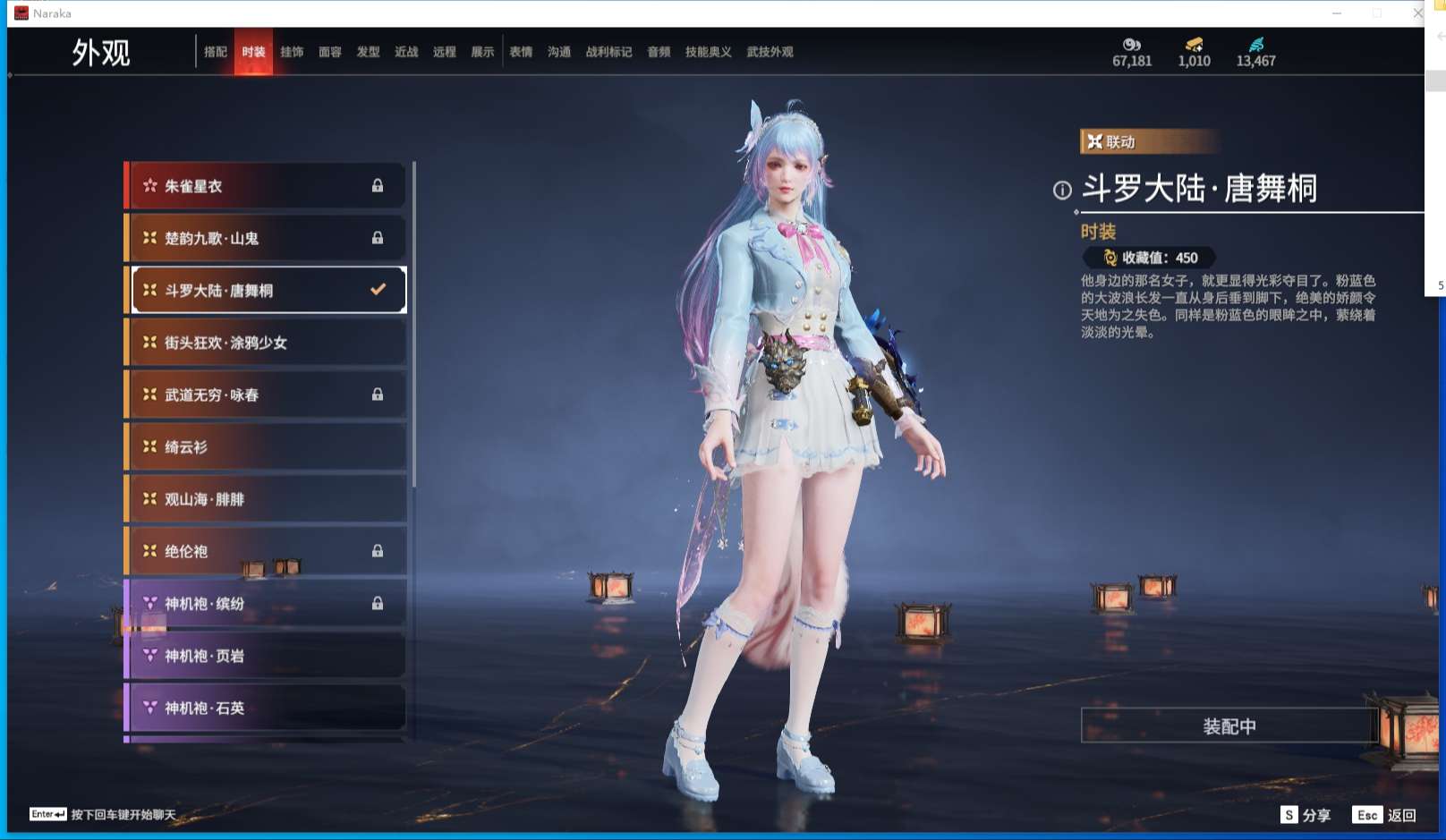Viewport: 1446px width, 840px height.
Task: Select the 绮云衫 outfit entry
Action: [x=264, y=446]
